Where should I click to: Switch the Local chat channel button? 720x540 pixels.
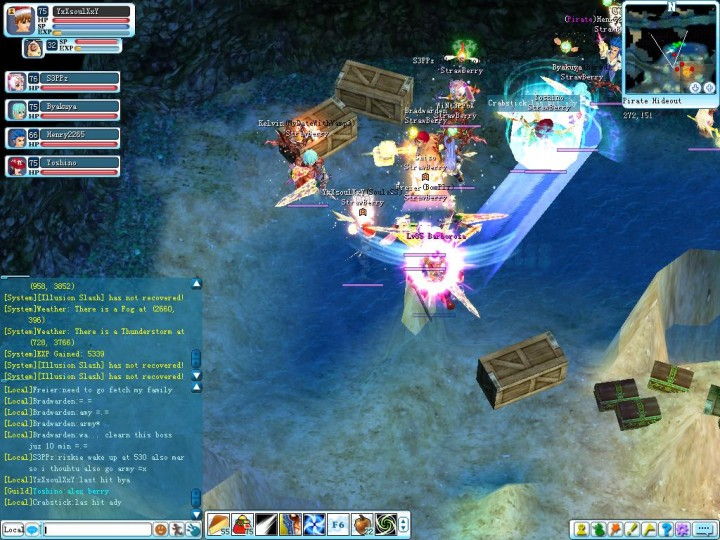click(14, 529)
